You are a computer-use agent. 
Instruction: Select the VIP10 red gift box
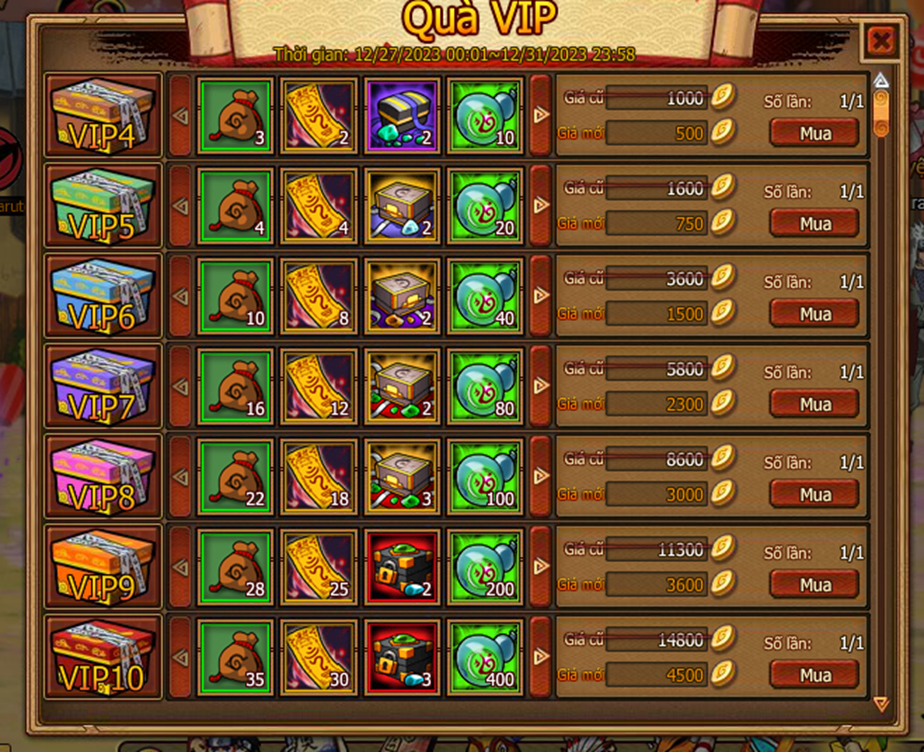coord(103,656)
